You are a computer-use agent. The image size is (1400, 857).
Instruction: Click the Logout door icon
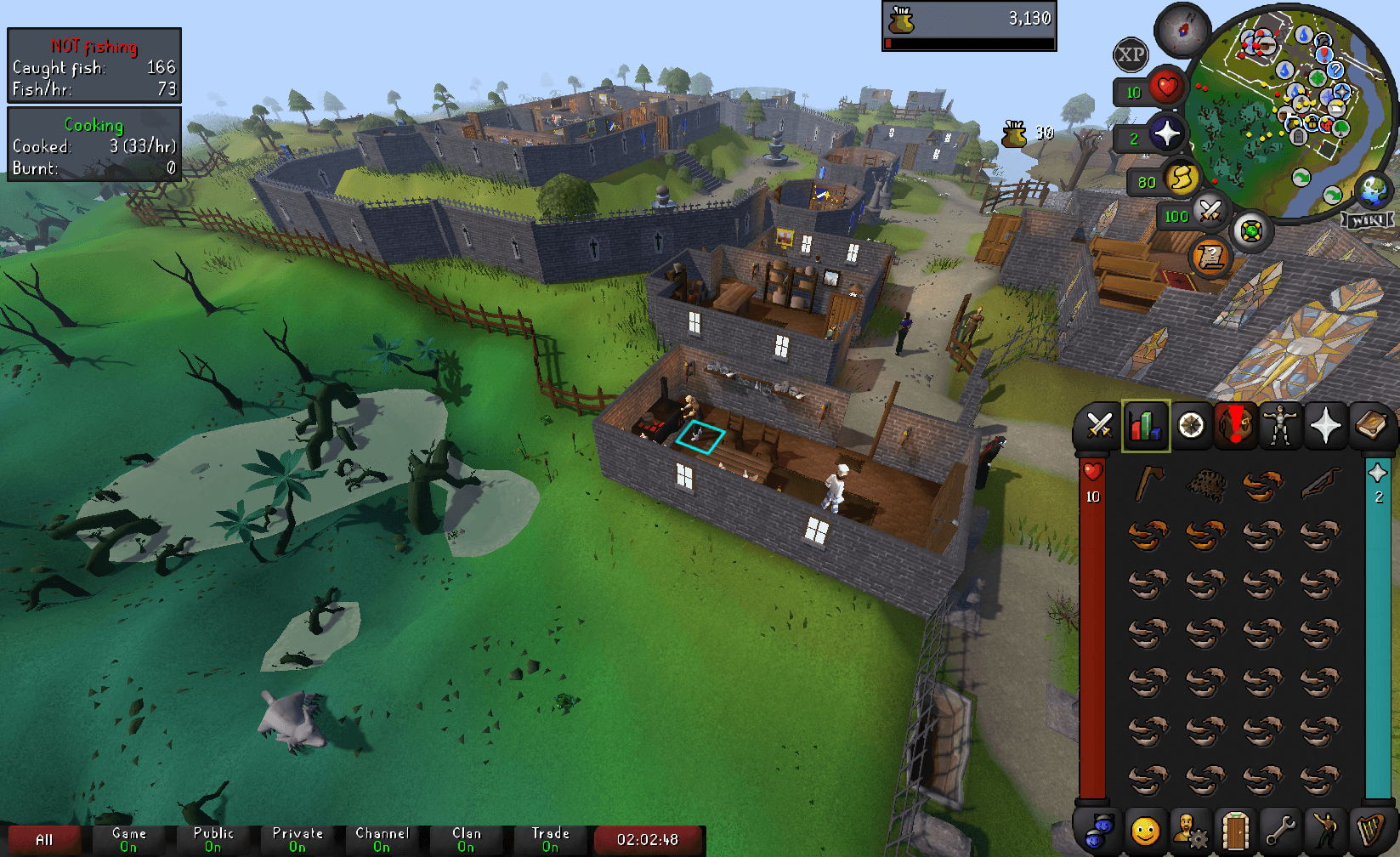click(x=1235, y=831)
